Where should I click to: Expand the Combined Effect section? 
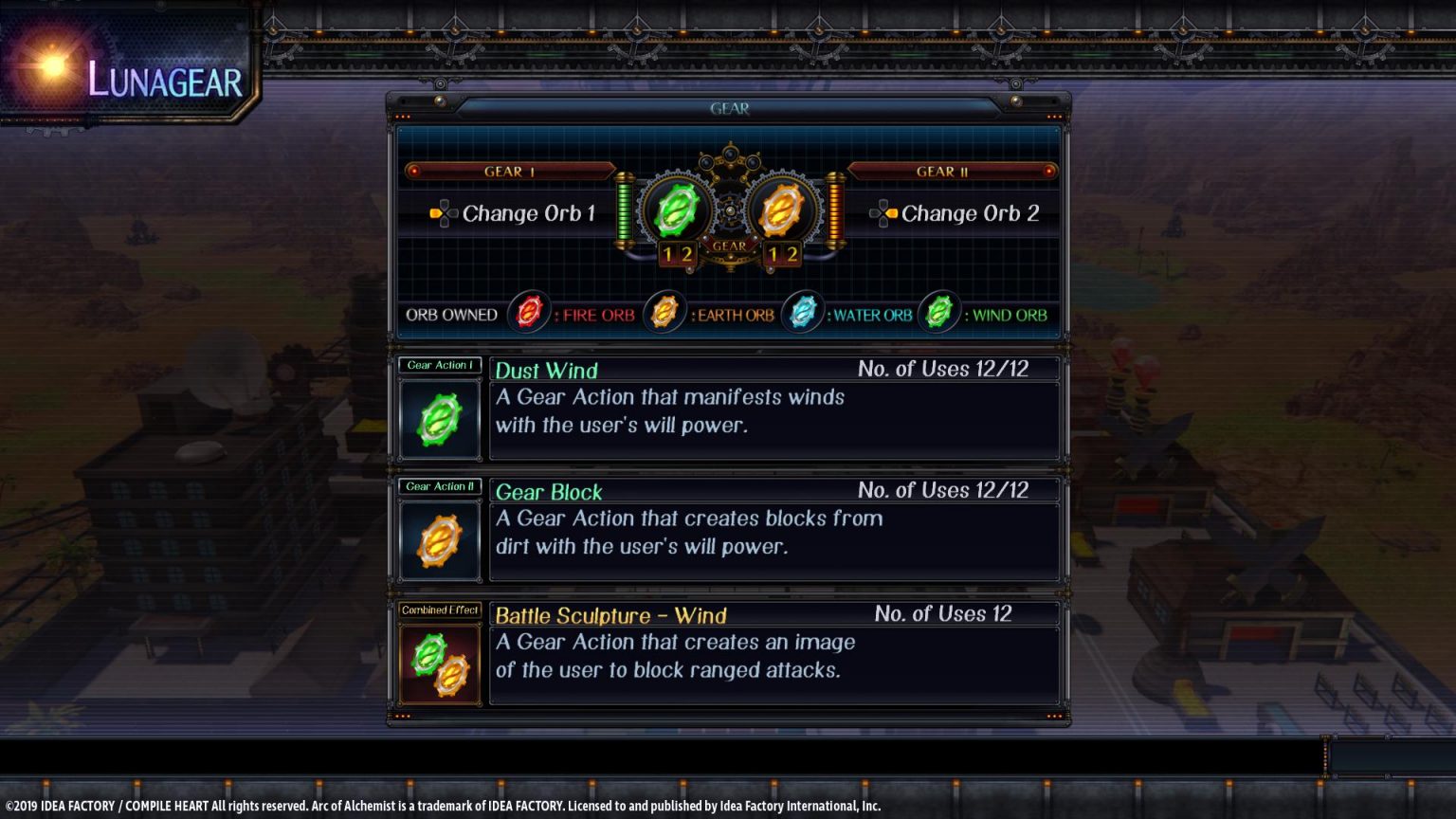439,610
